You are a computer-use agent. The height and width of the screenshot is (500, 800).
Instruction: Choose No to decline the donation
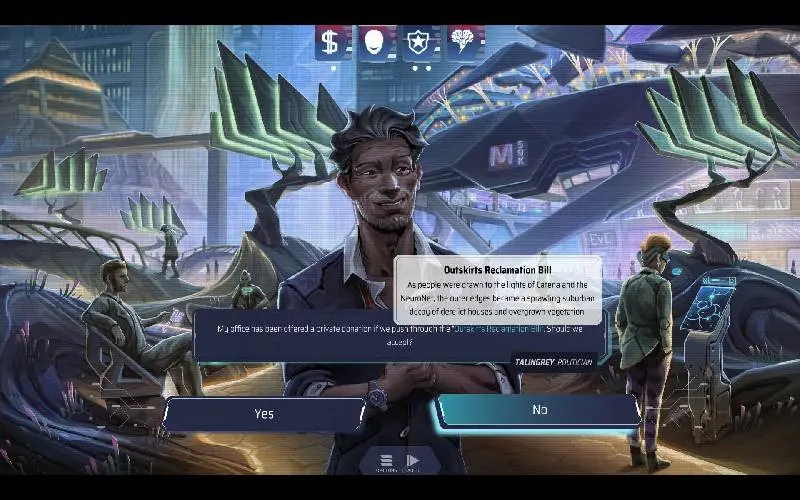point(539,409)
